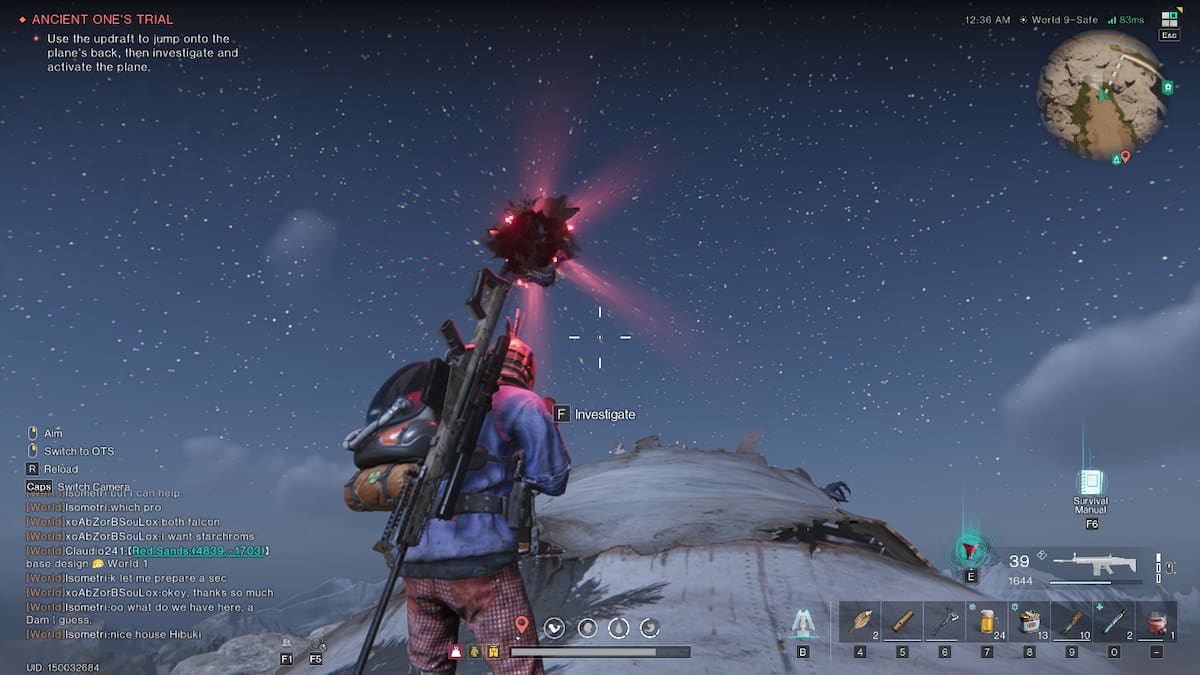Open the Survival Manual
1200x675 pixels.
click(x=1090, y=484)
